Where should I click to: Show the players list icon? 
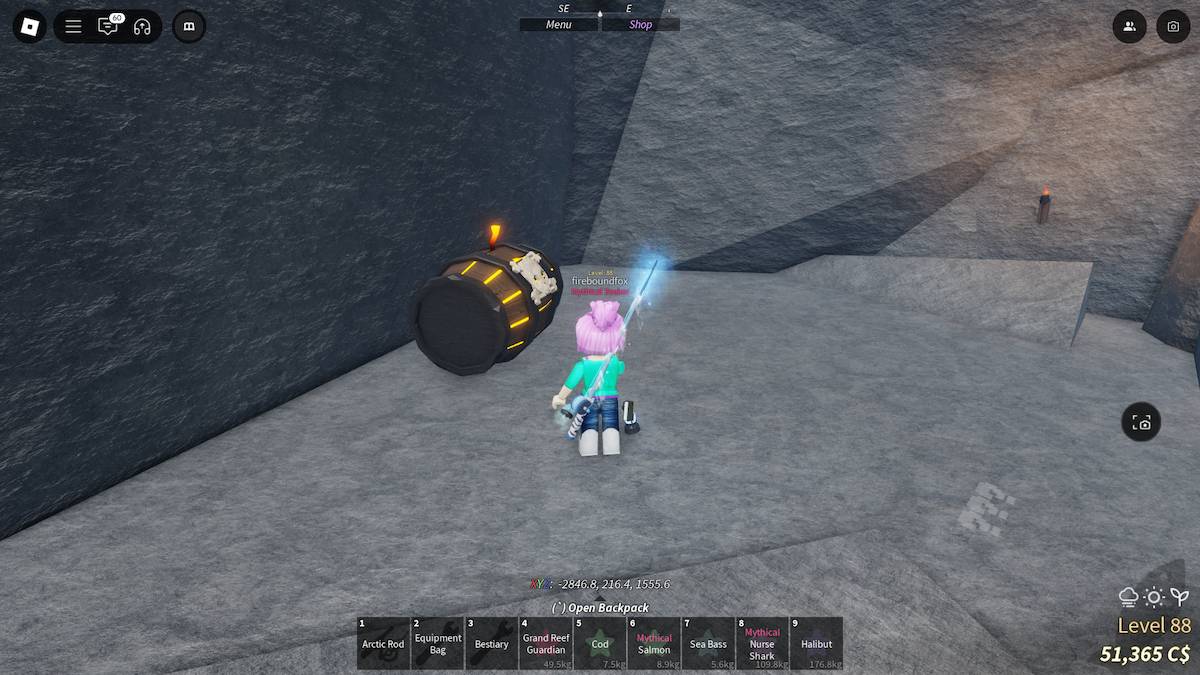pyautogui.click(x=1129, y=26)
